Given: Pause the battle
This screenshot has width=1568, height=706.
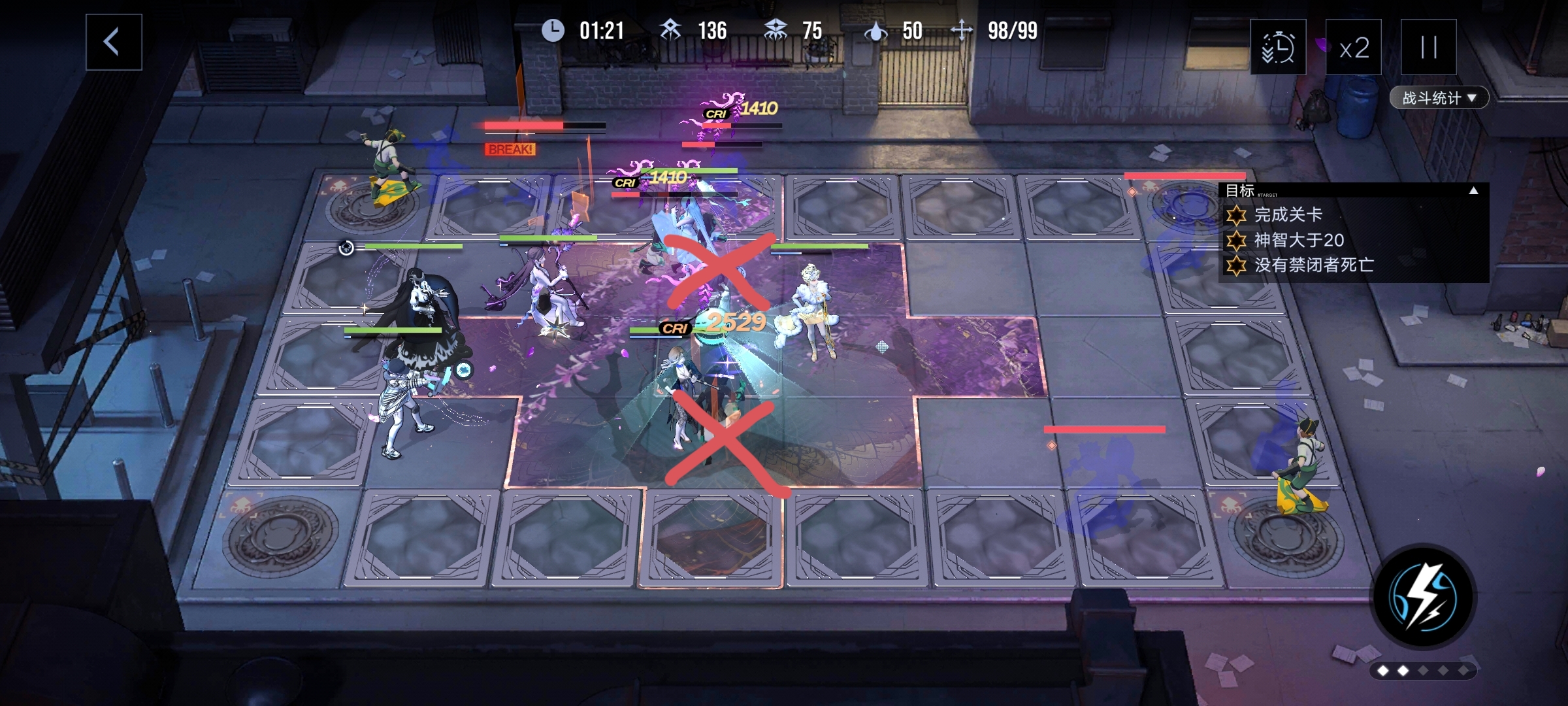Looking at the screenshot, I should click(x=1428, y=48).
